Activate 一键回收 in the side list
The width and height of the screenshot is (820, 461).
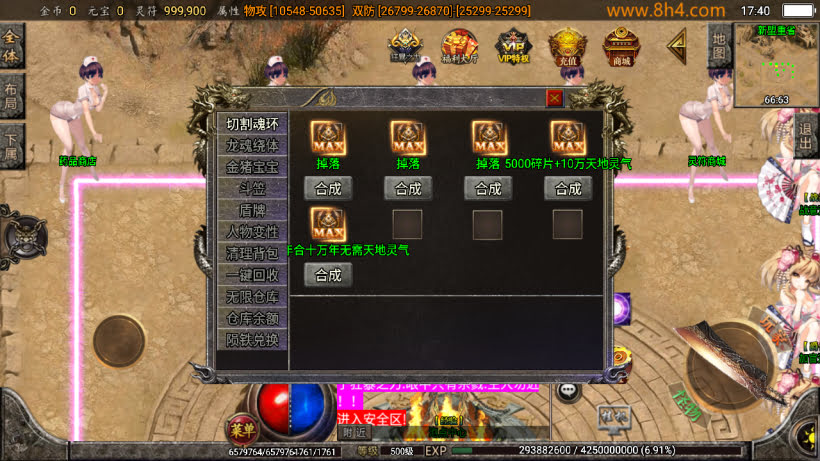tap(252, 275)
